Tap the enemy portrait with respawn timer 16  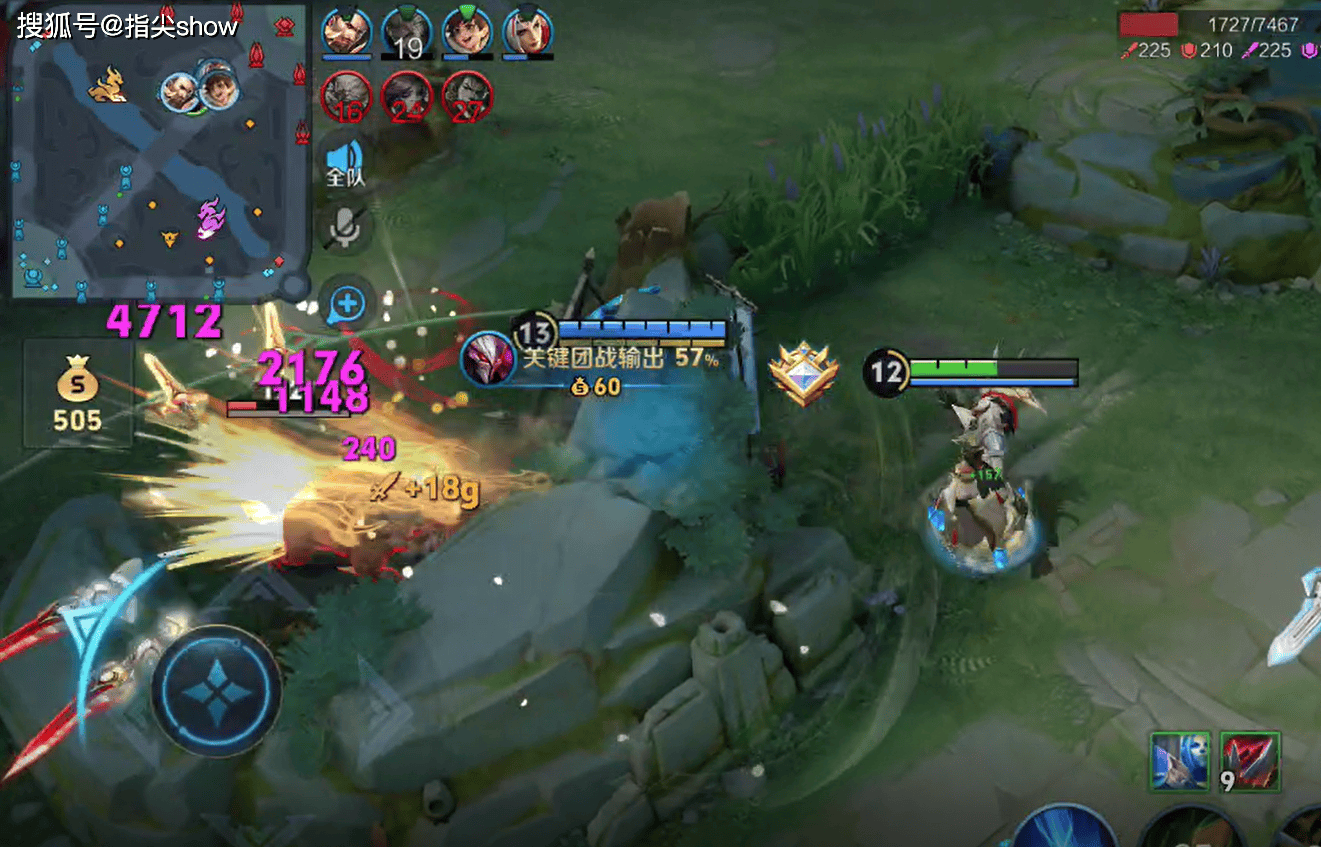point(346,97)
